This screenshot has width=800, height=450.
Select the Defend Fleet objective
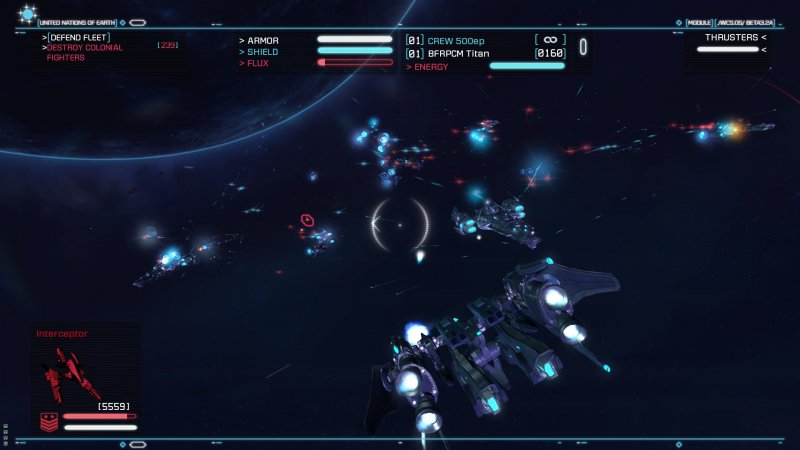pyautogui.click(x=79, y=37)
